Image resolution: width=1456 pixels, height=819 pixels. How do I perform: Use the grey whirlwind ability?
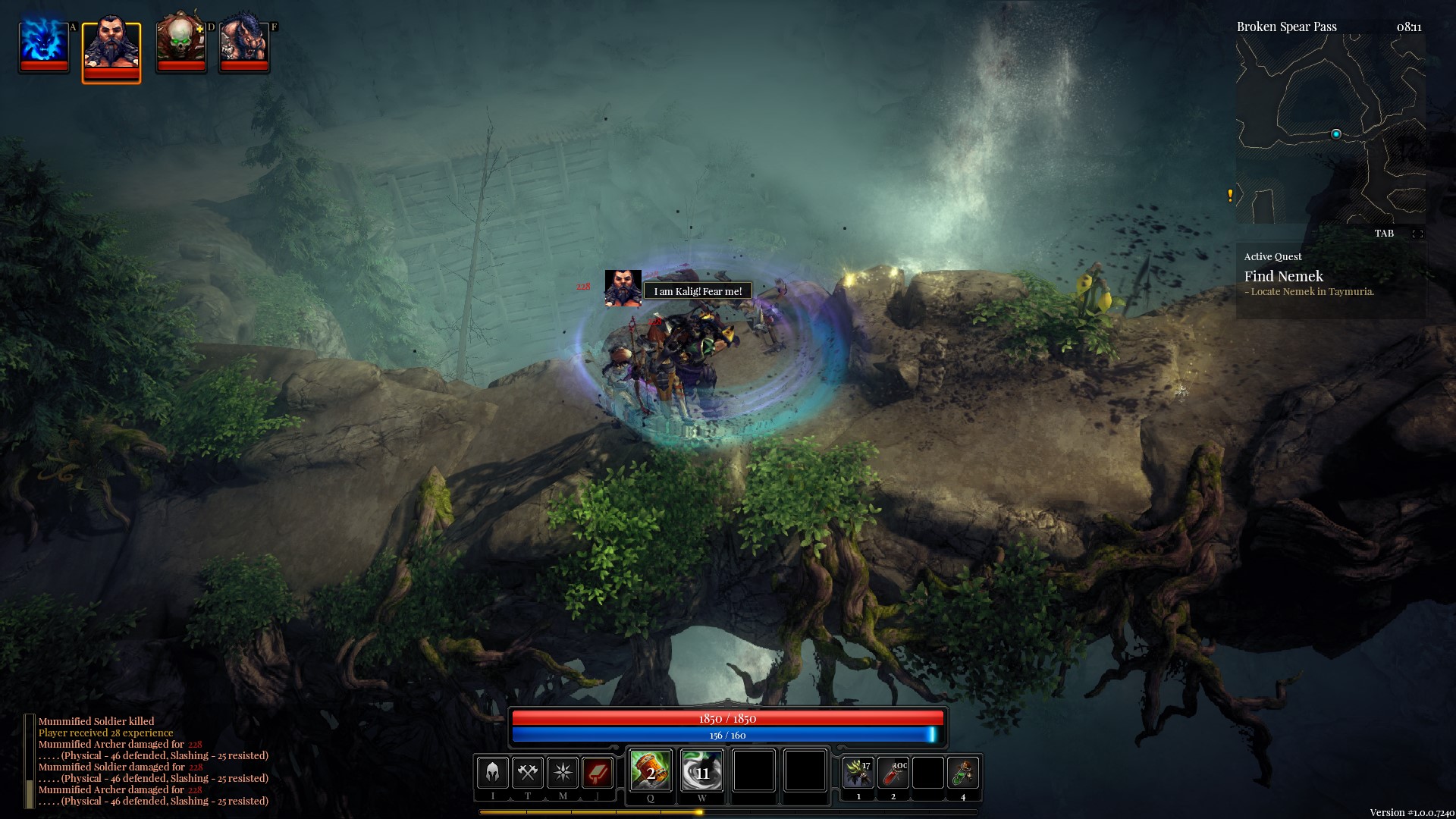(701, 771)
